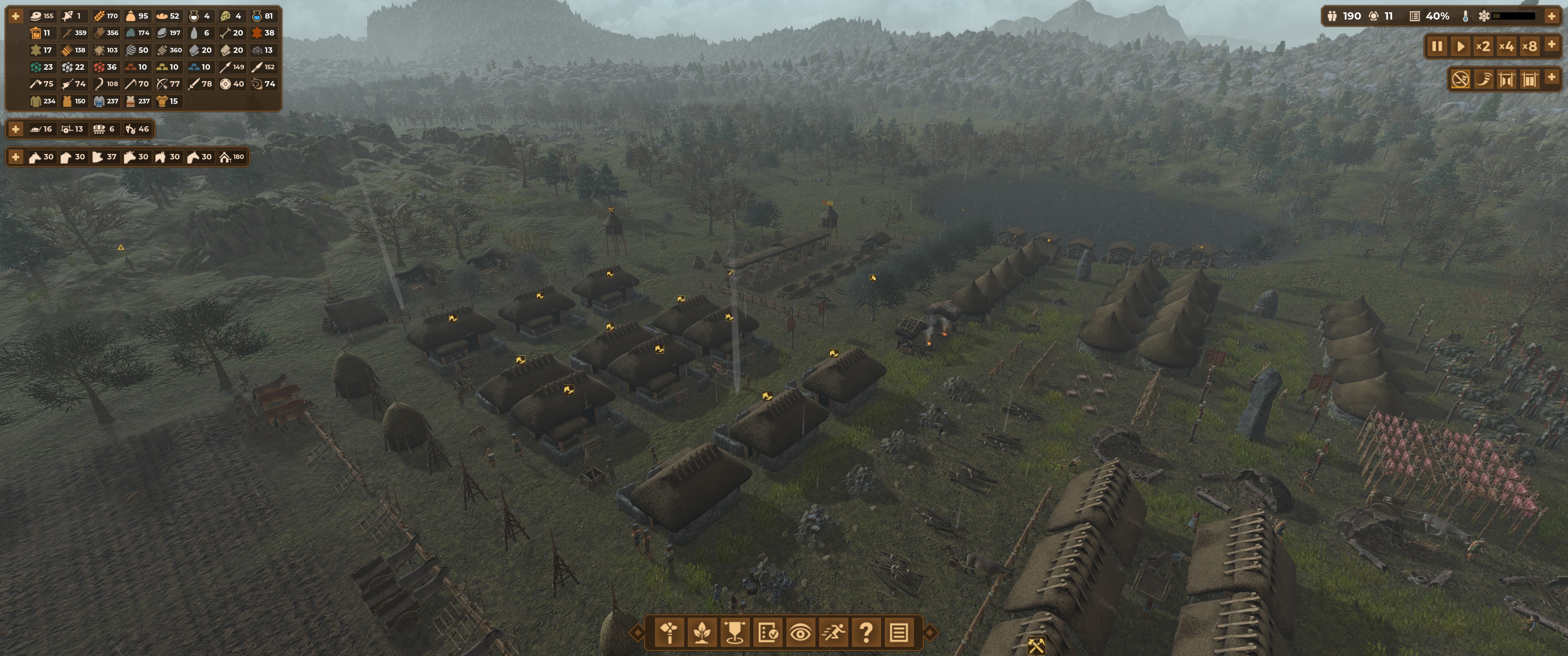Expand the resources panel plus button
1568x656 pixels.
click(x=16, y=16)
